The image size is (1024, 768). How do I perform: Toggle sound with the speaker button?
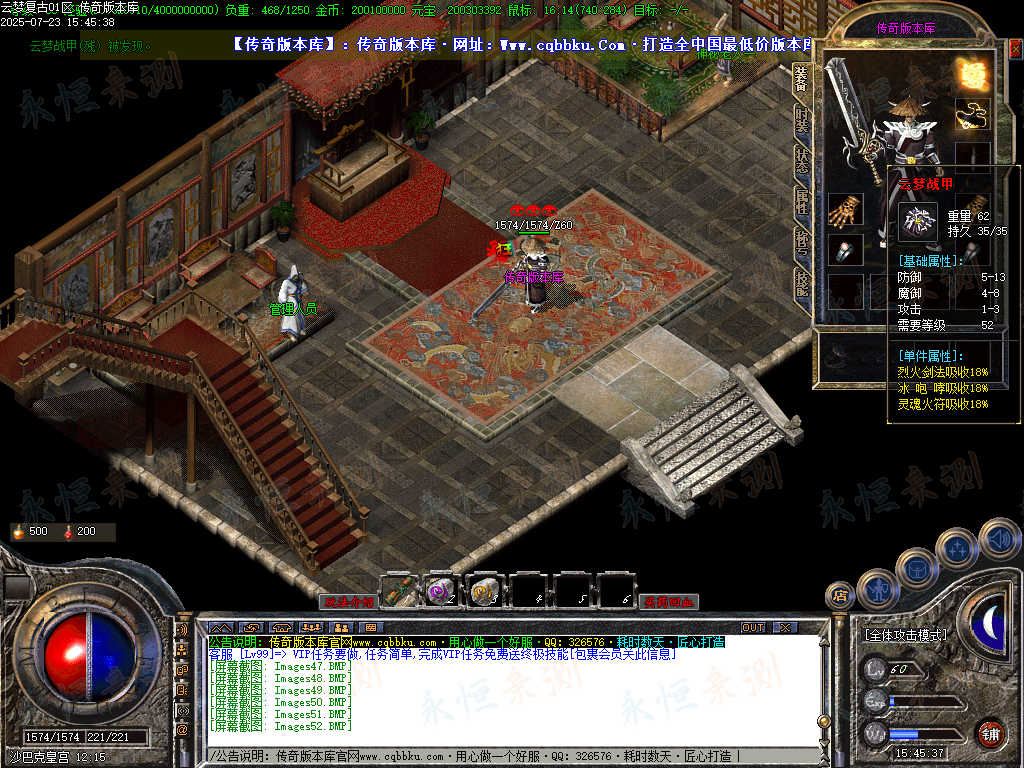pos(998,538)
